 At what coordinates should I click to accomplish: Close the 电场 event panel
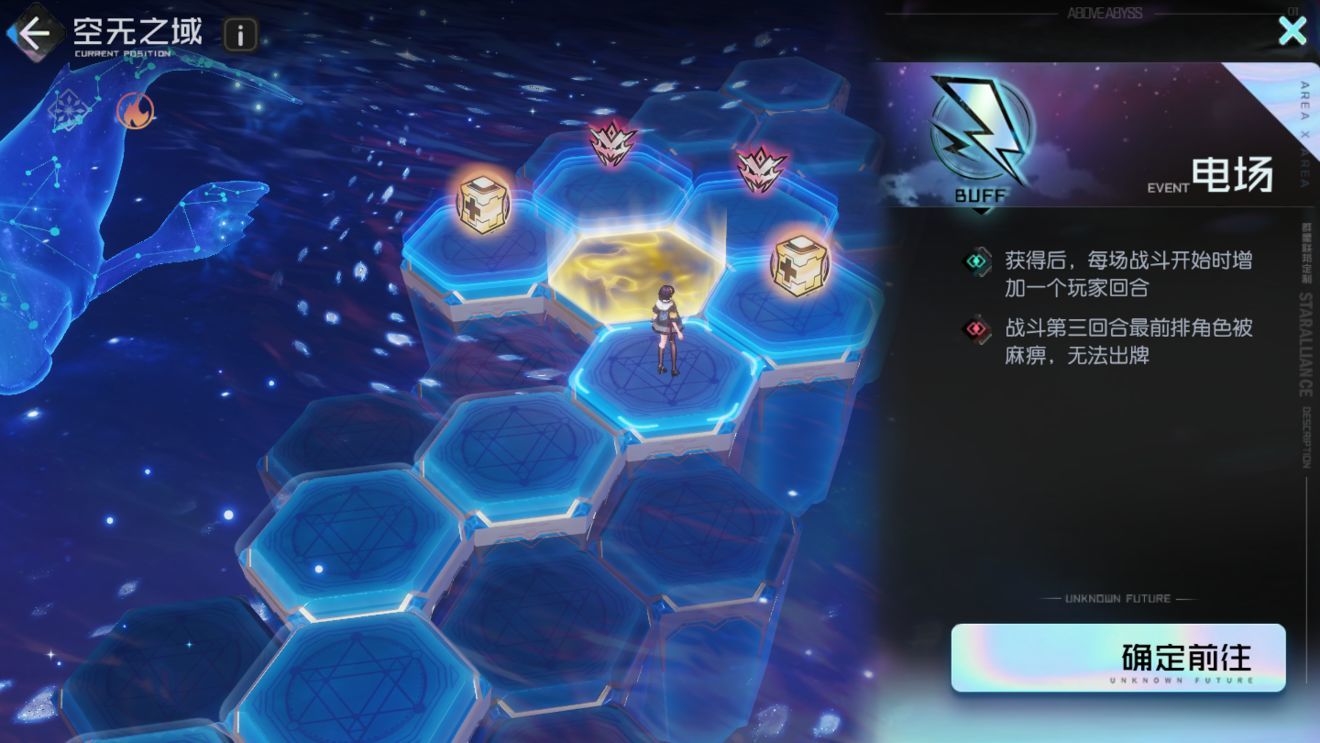(1292, 31)
